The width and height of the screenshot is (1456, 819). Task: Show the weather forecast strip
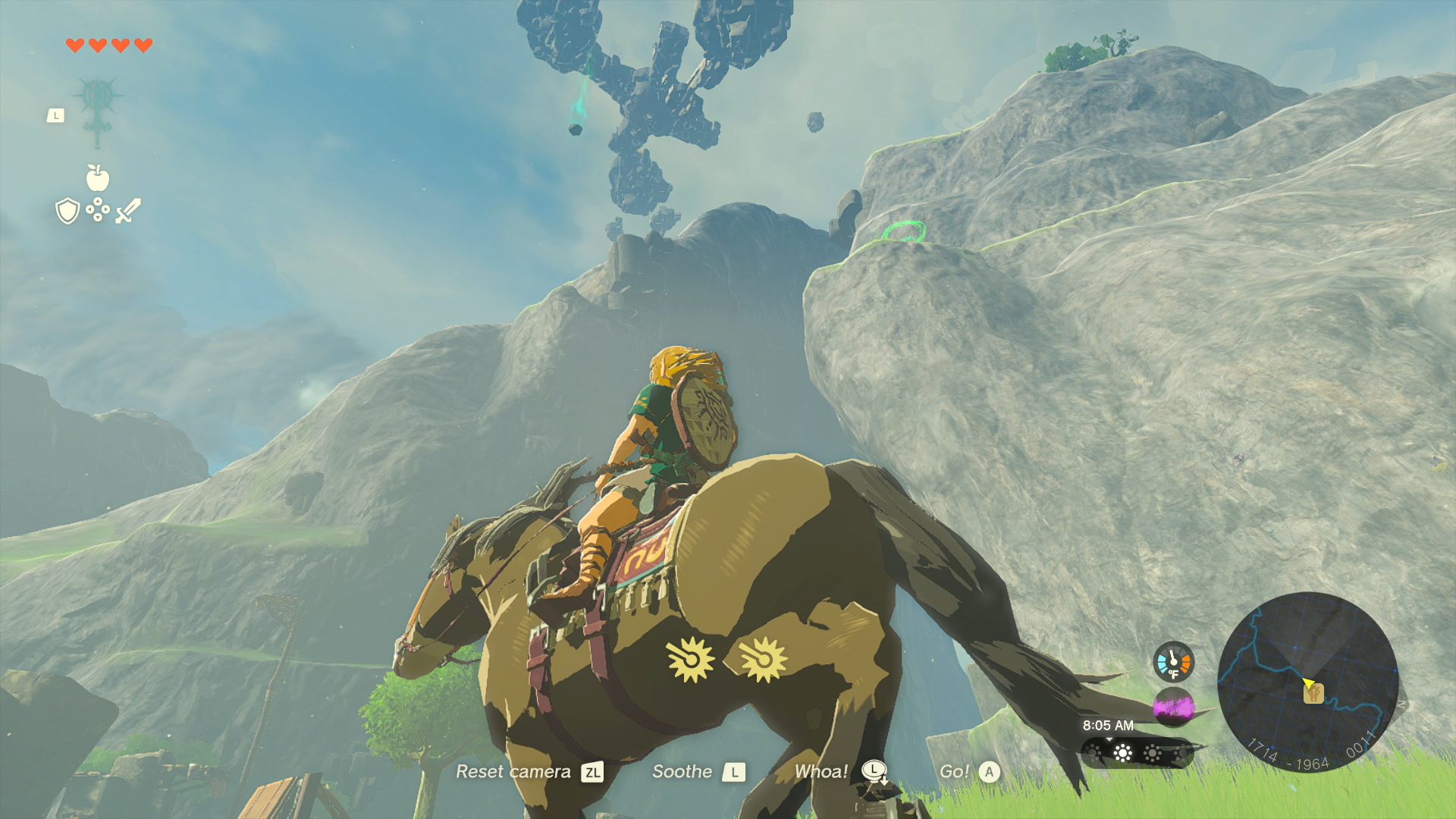point(1137,753)
